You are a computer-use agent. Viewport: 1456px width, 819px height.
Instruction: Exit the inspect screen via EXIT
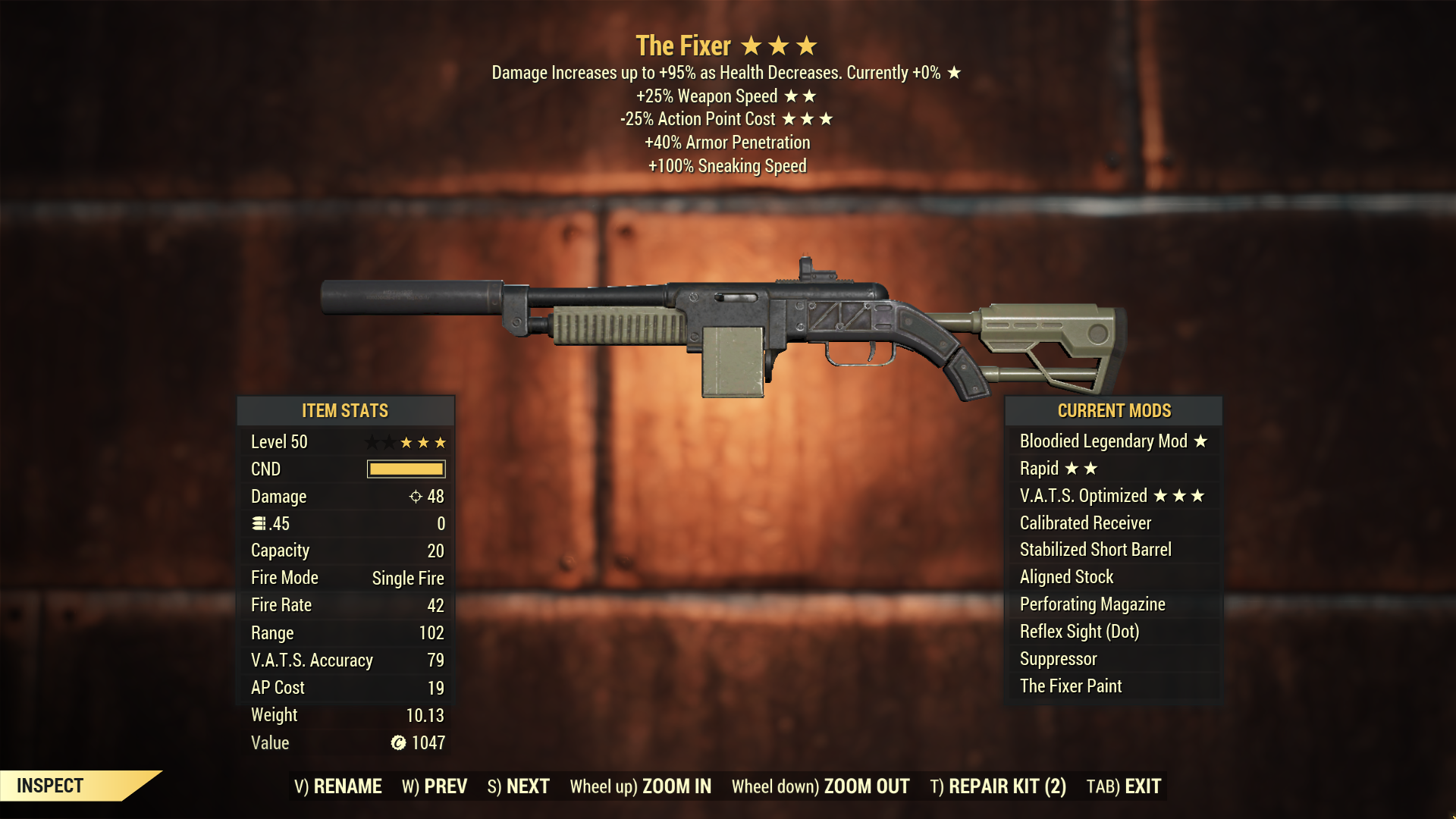[1124, 786]
